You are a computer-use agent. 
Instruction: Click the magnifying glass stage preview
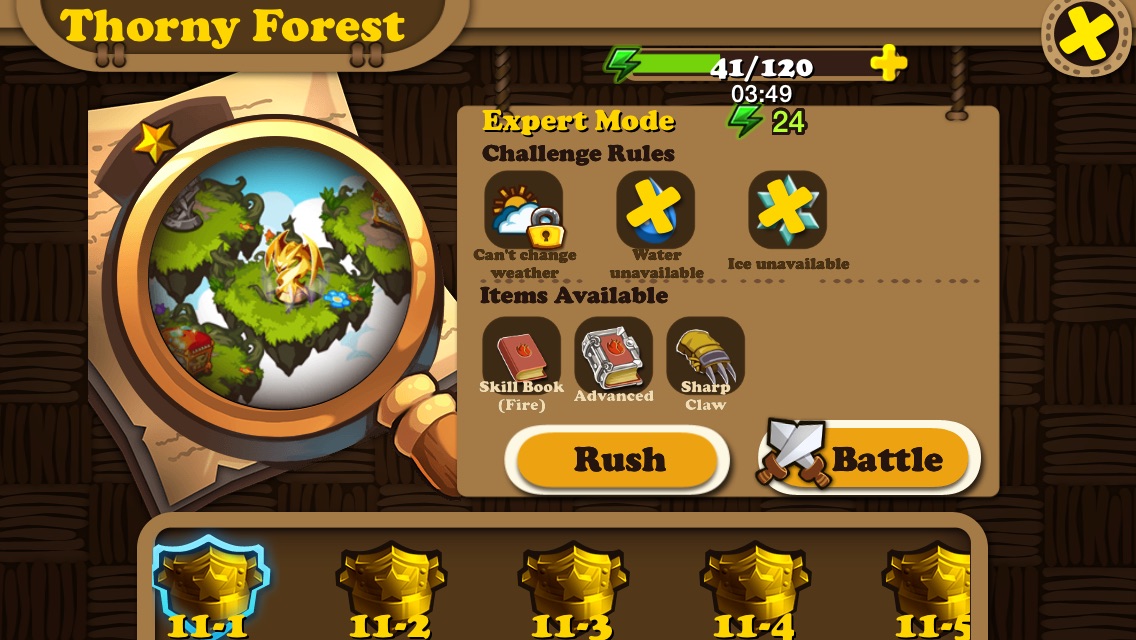[278, 276]
